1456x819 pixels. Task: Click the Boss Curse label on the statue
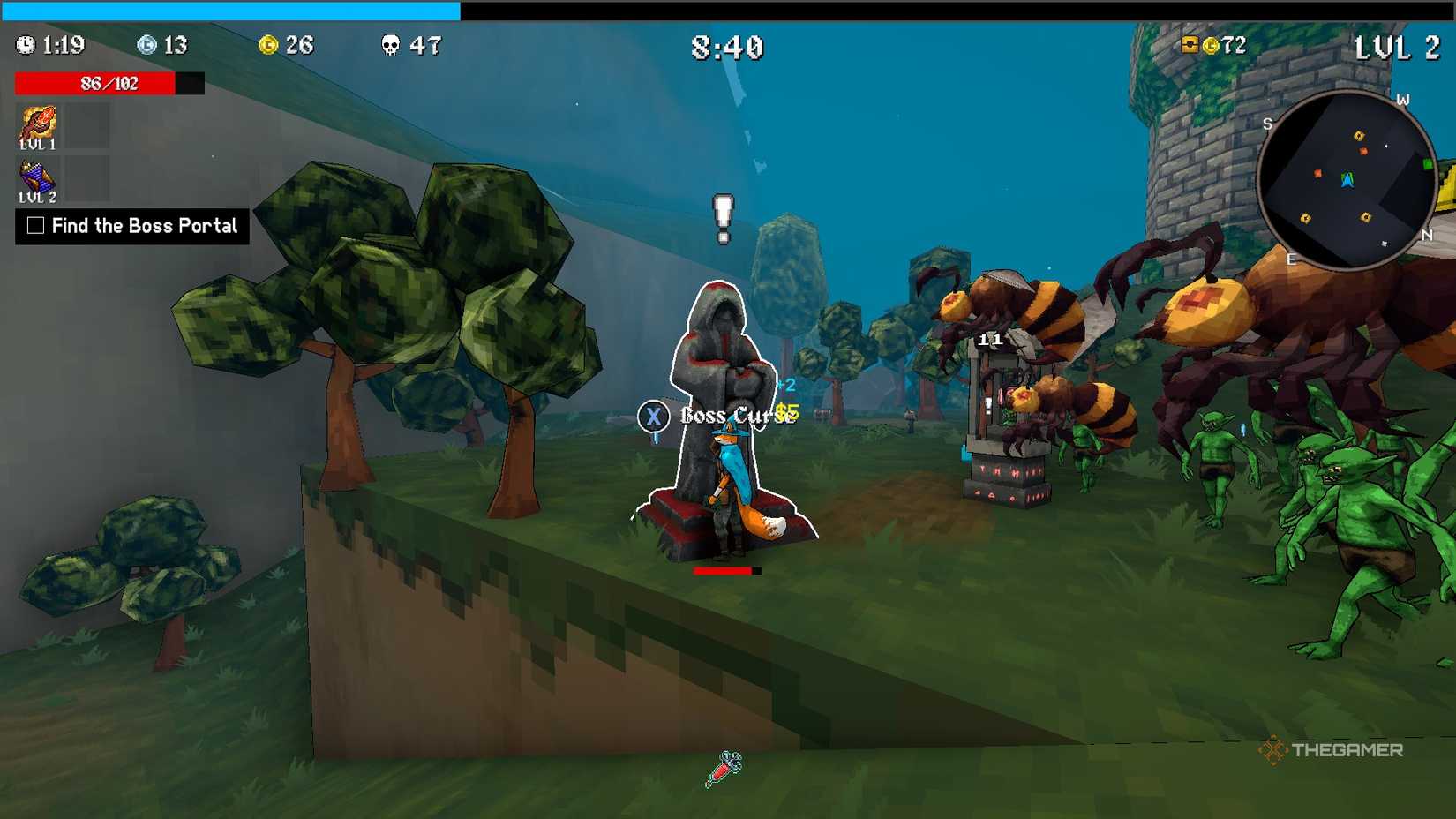coord(732,415)
